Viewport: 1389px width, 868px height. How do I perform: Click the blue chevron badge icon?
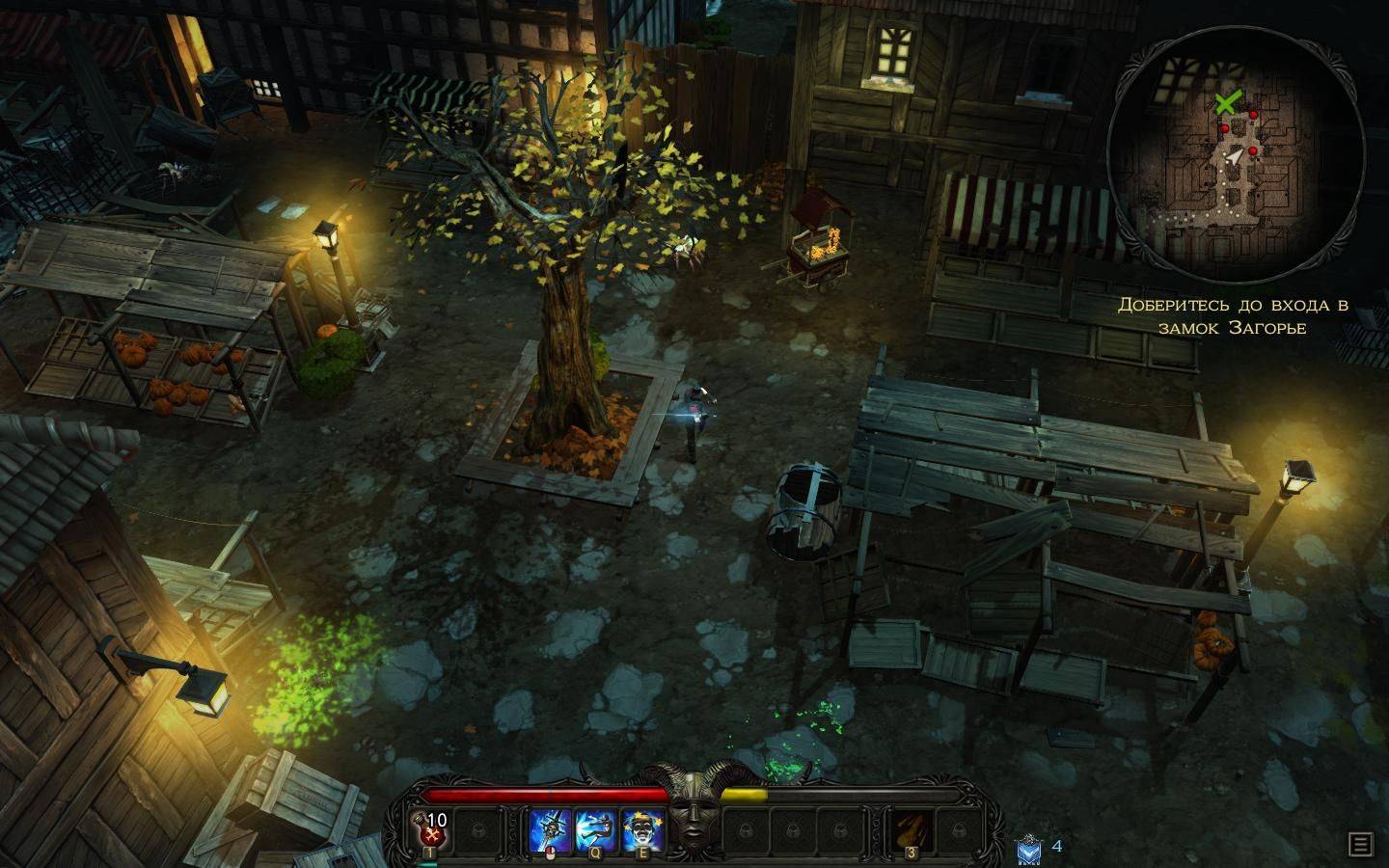click(1028, 849)
